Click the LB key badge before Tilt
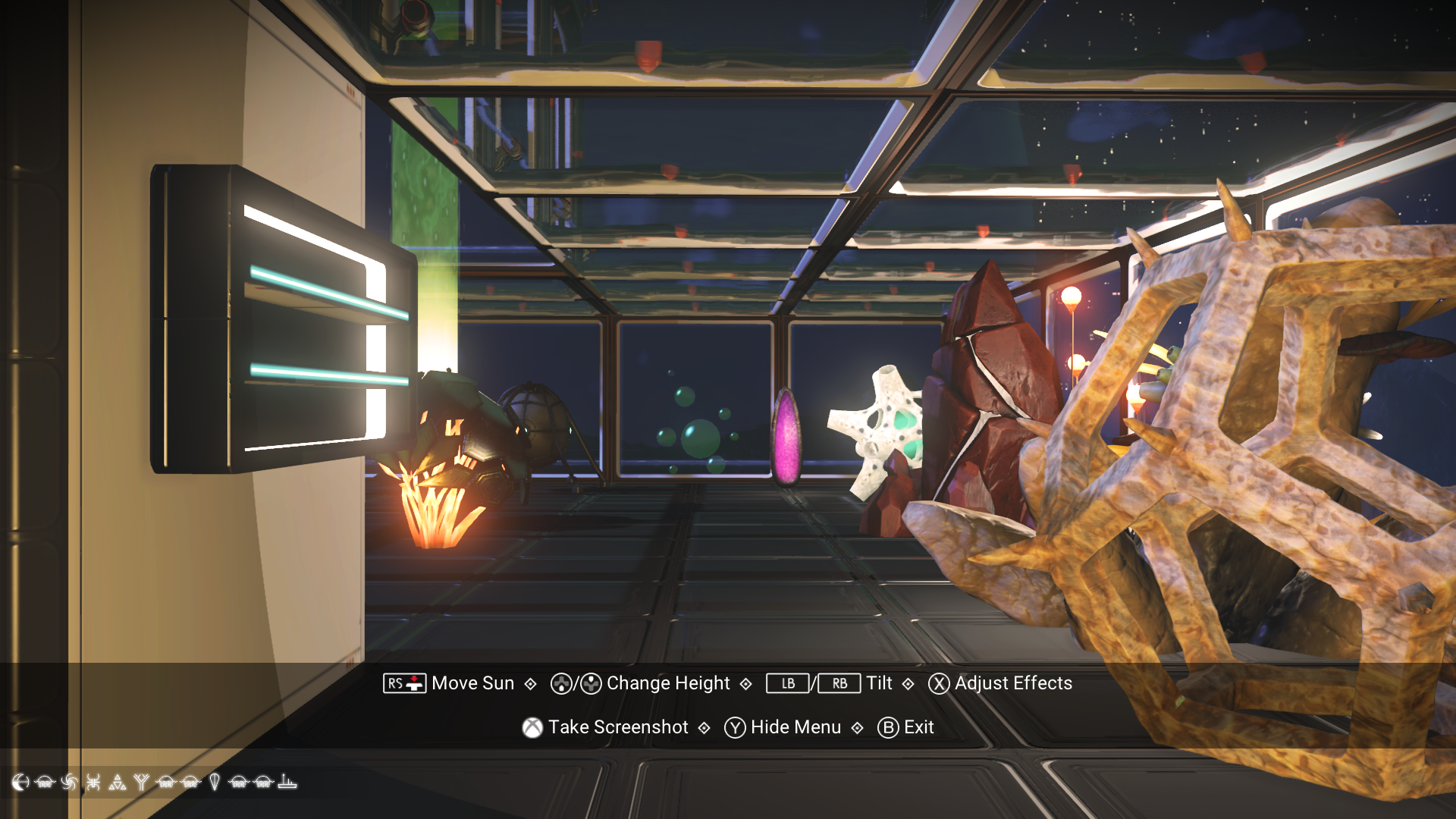 pyautogui.click(x=786, y=683)
